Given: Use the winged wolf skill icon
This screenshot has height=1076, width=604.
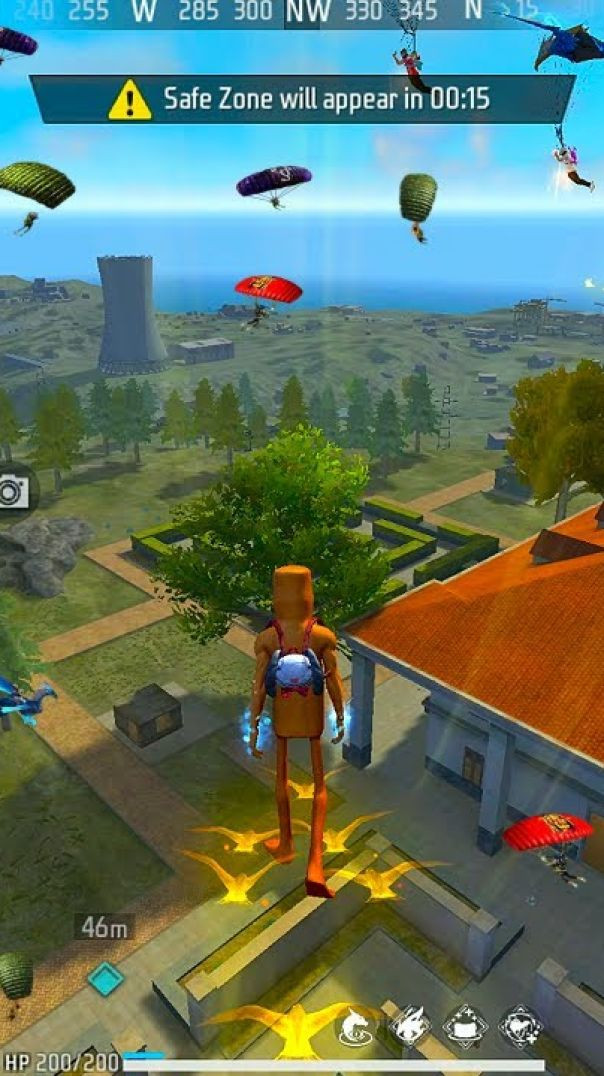Looking at the screenshot, I should click(x=411, y=1026).
